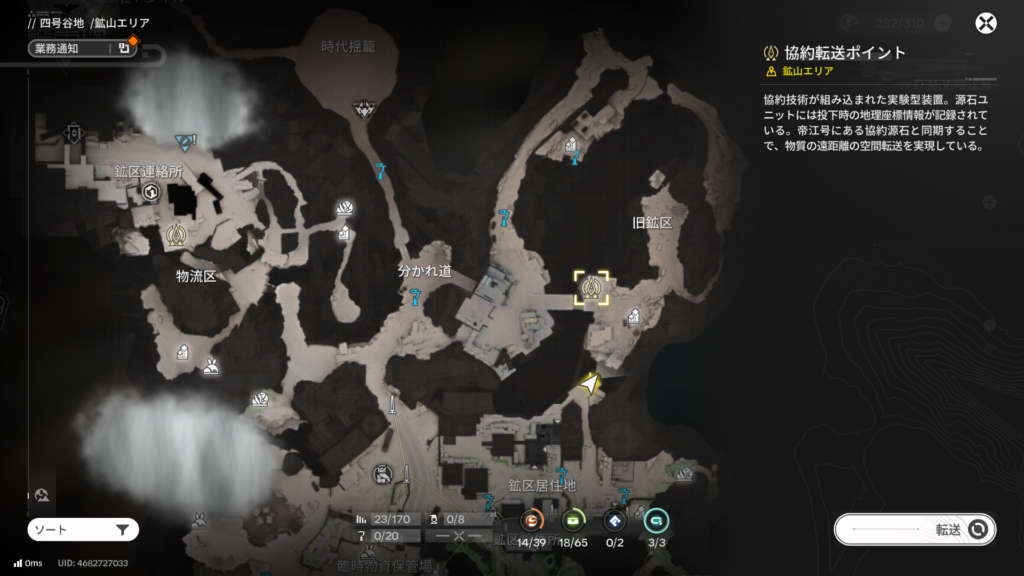Teleport using the 転送 button
This screenshot has width=1024, height=576.
pos(914,530)
